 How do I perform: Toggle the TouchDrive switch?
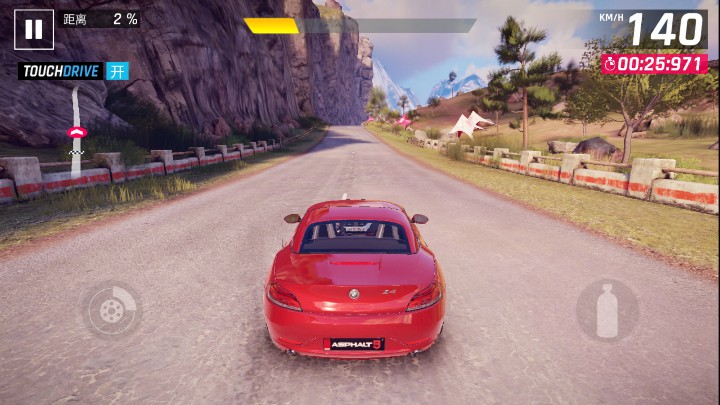[118, 71]
